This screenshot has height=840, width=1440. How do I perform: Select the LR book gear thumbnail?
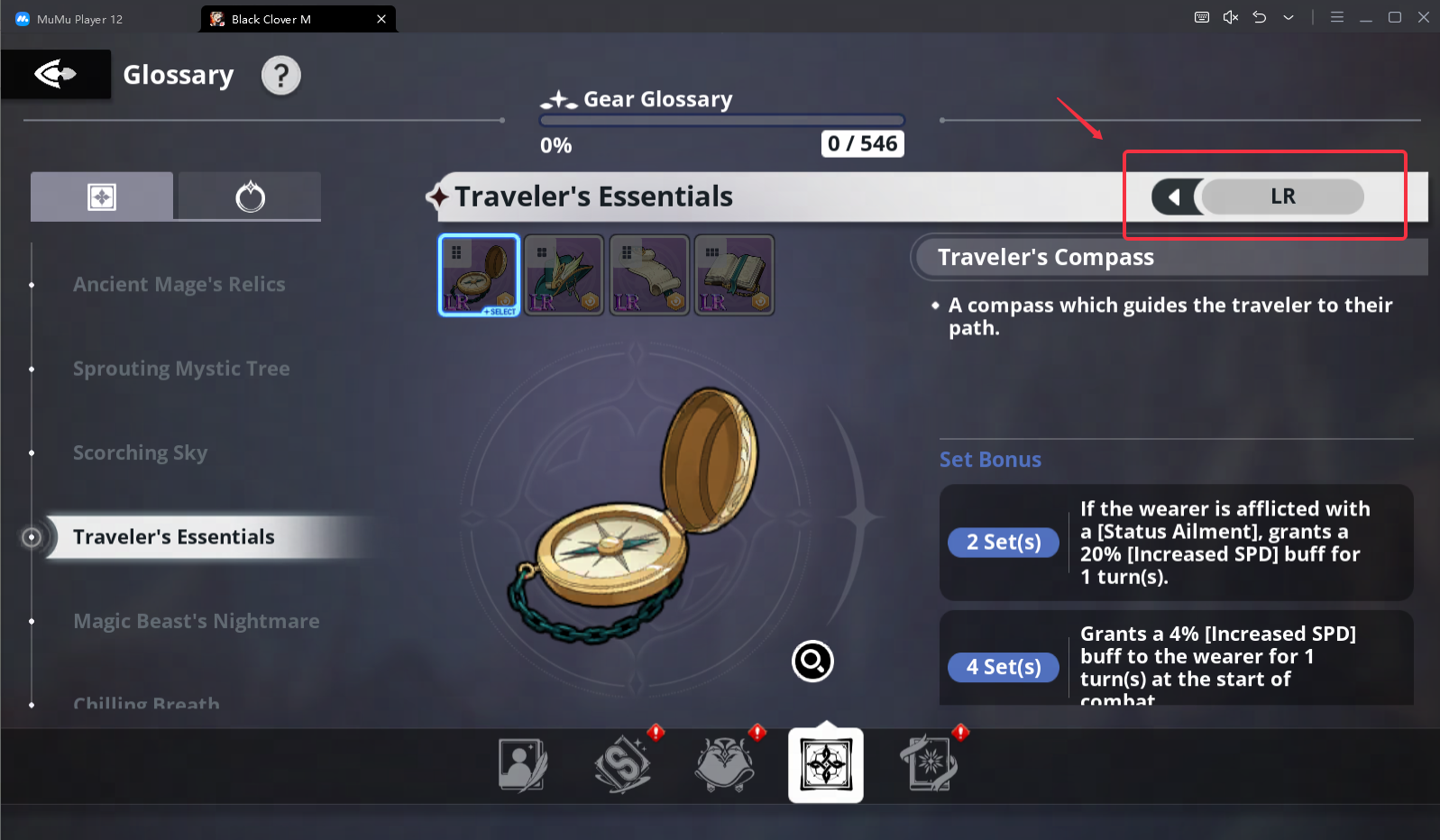(734, 275)
